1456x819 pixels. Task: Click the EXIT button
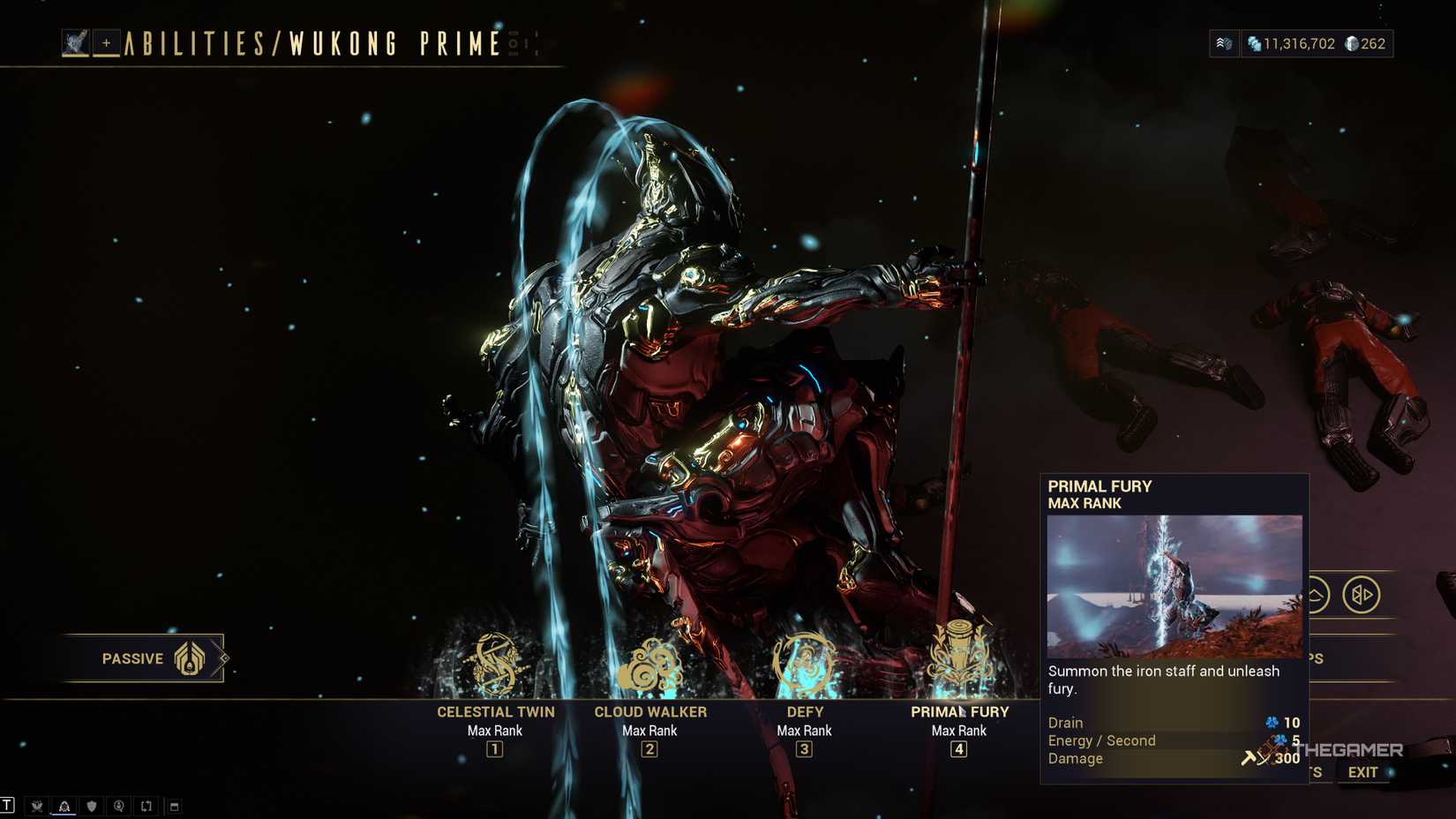[1363, 771]
